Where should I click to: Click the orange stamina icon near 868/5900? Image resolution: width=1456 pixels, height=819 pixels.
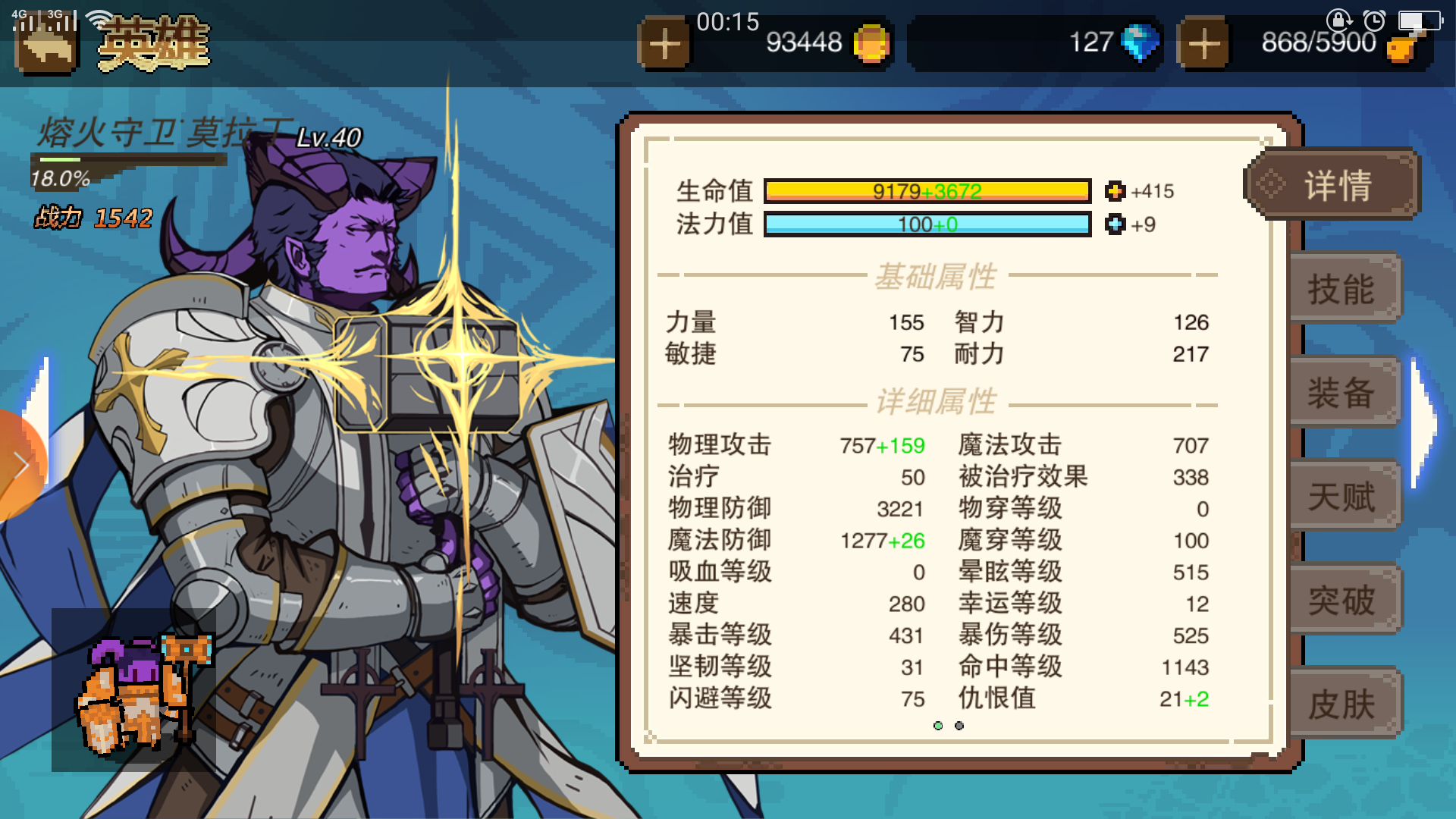[x=1401, y=47]
